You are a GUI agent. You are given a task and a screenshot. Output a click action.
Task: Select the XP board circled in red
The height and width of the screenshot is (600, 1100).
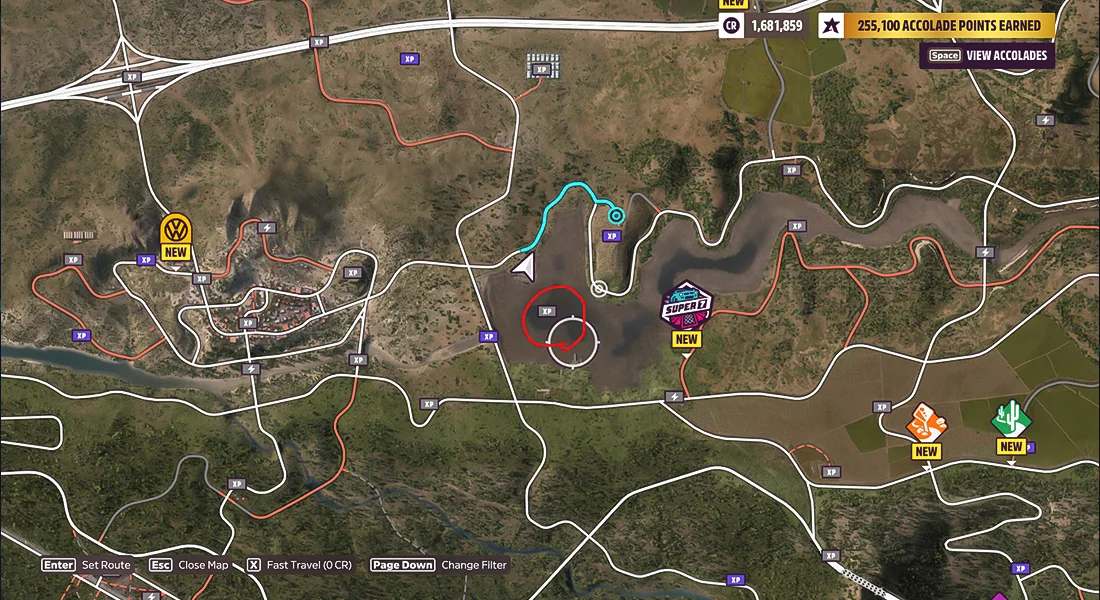click(547, 311)
